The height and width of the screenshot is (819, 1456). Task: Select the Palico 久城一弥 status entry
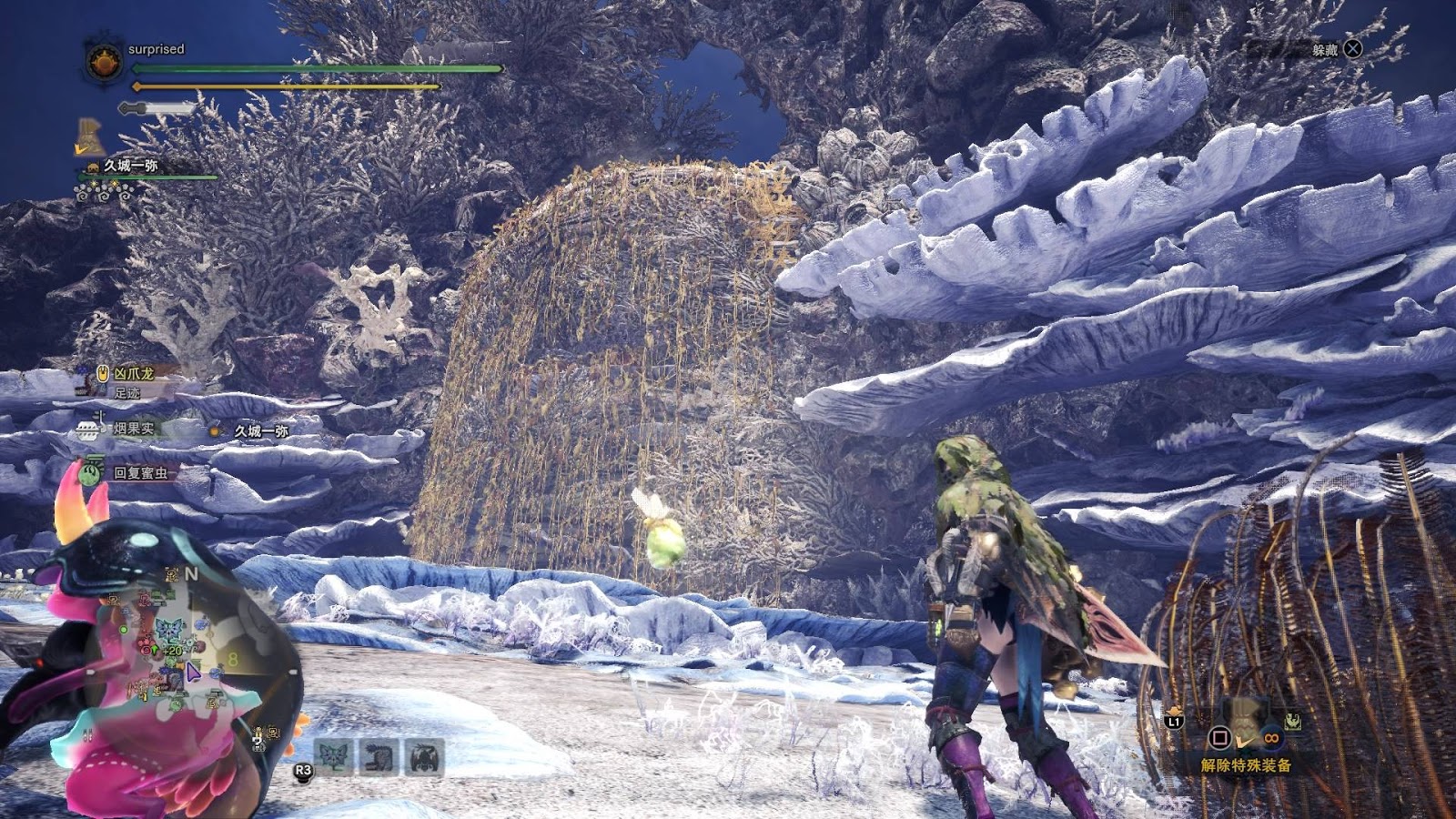[x=130, y=166]
